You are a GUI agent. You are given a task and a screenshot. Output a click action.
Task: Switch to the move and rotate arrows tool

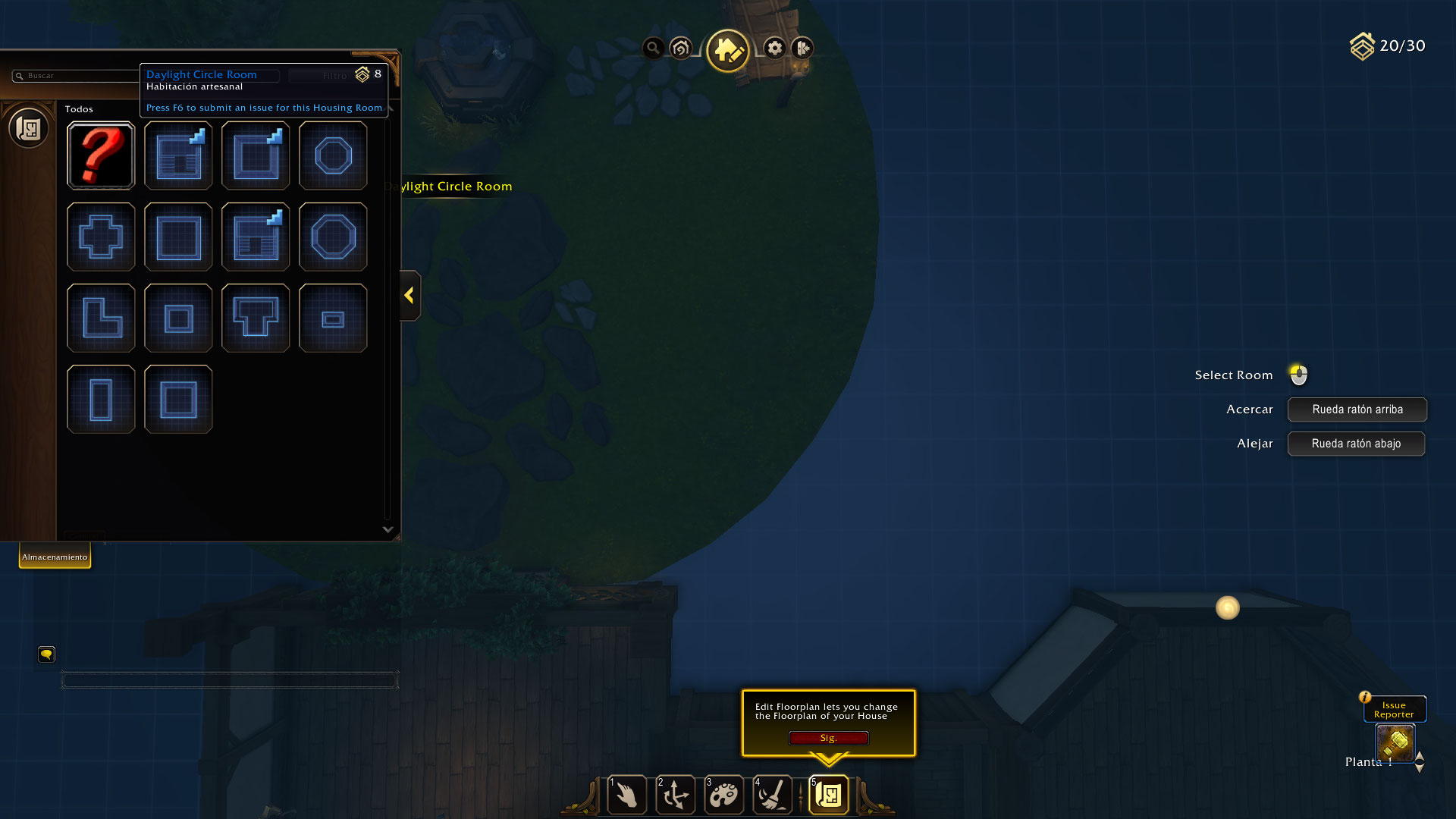[x=675, y=795]
